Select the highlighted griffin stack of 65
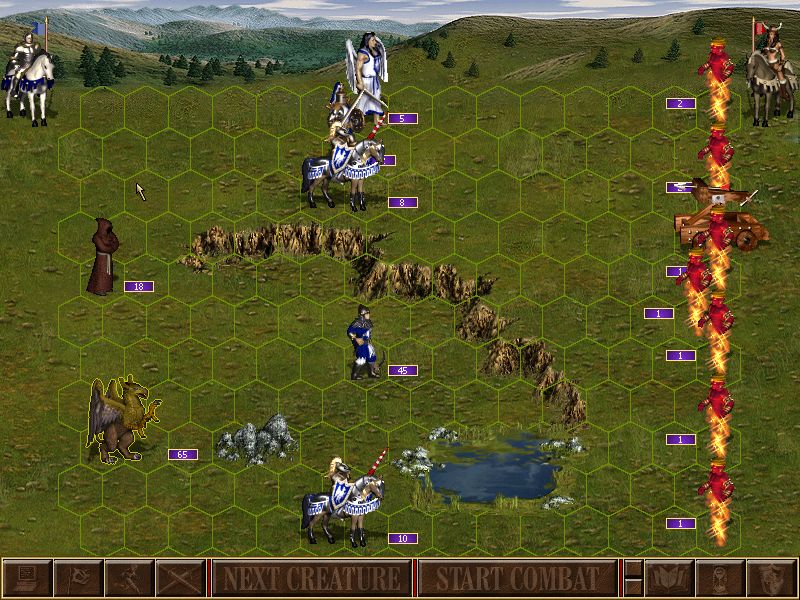 [122, 420]
